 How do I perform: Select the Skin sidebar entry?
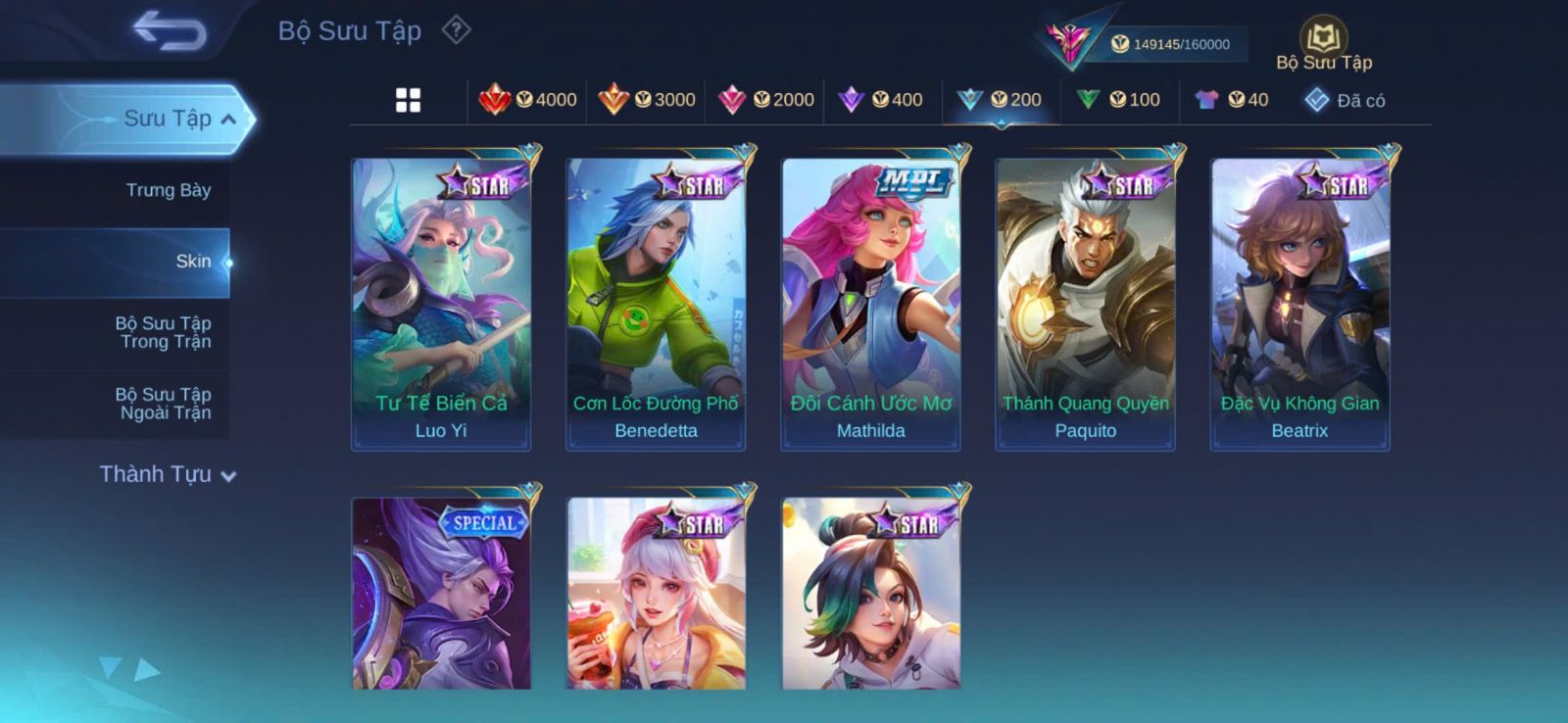pos(192,262)
